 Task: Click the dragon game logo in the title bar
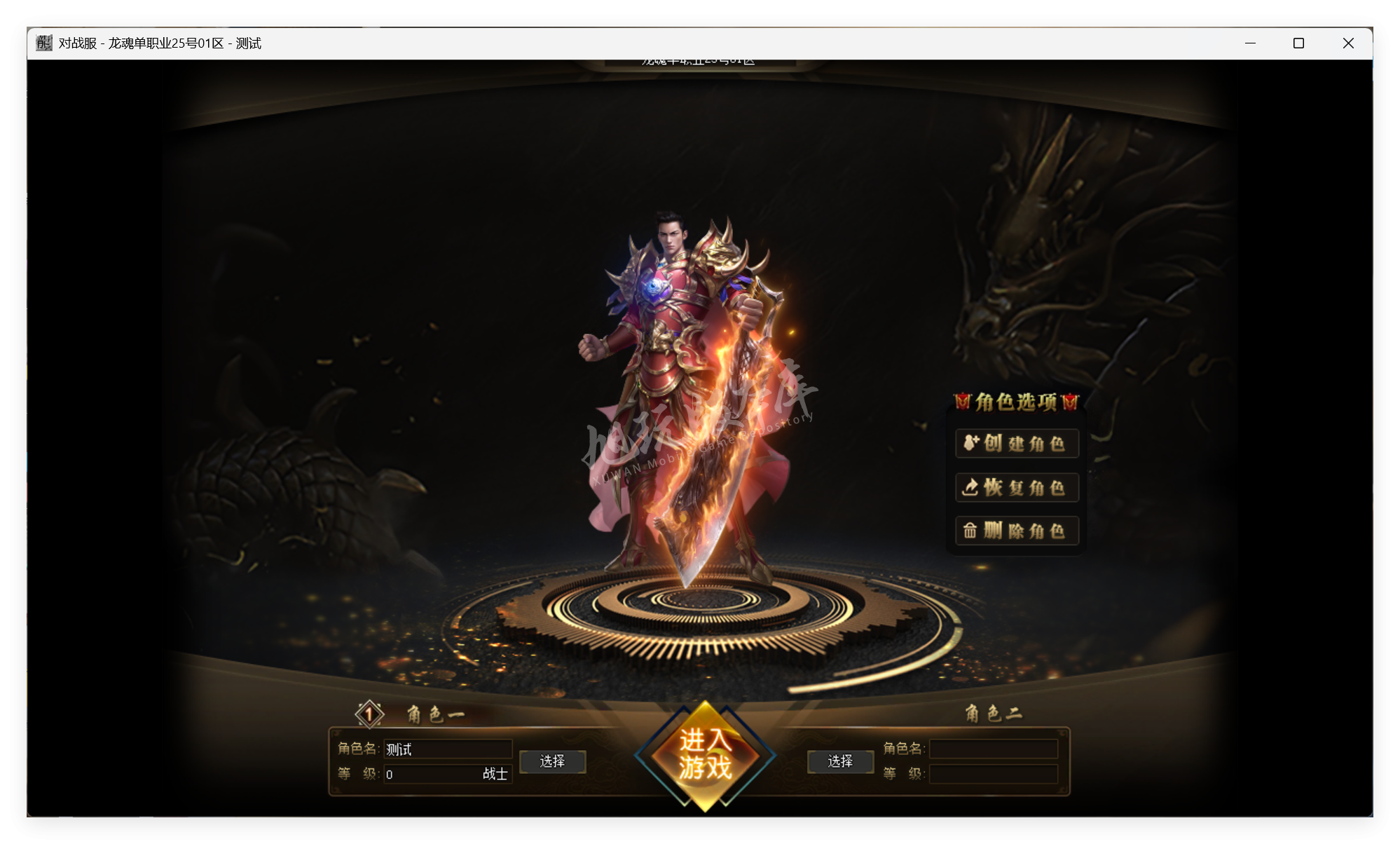(42, 42)
